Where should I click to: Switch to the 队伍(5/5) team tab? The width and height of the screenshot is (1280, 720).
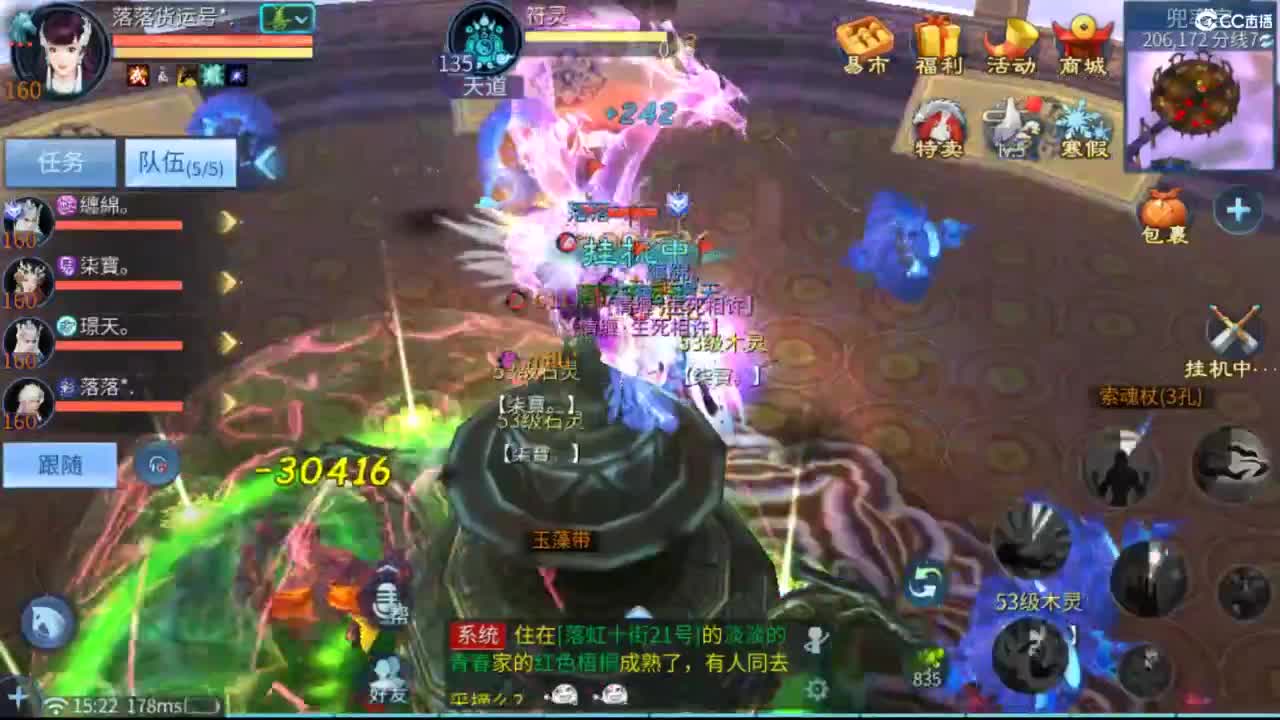point(180,162)
